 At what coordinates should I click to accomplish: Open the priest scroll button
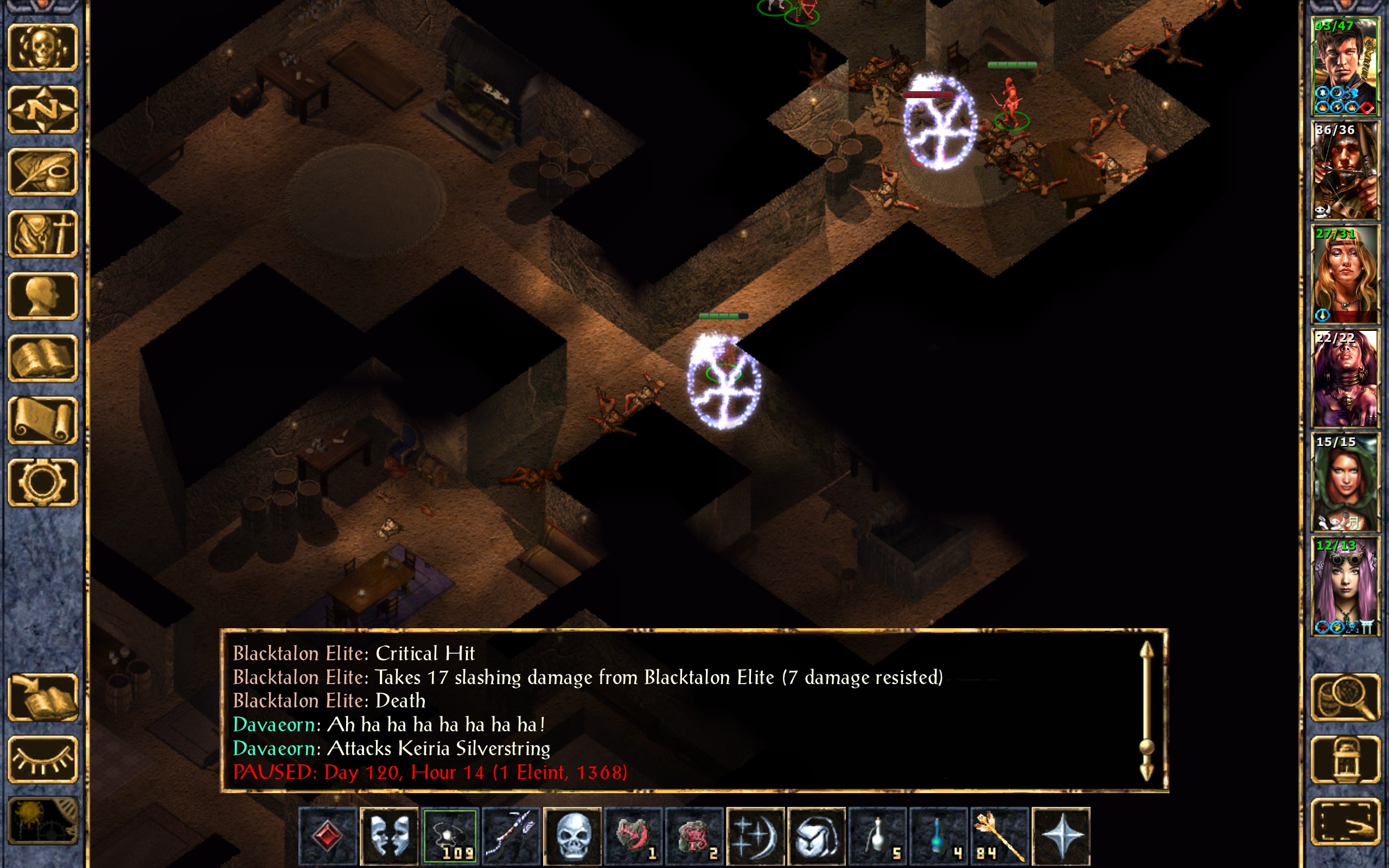coord(42,420)
